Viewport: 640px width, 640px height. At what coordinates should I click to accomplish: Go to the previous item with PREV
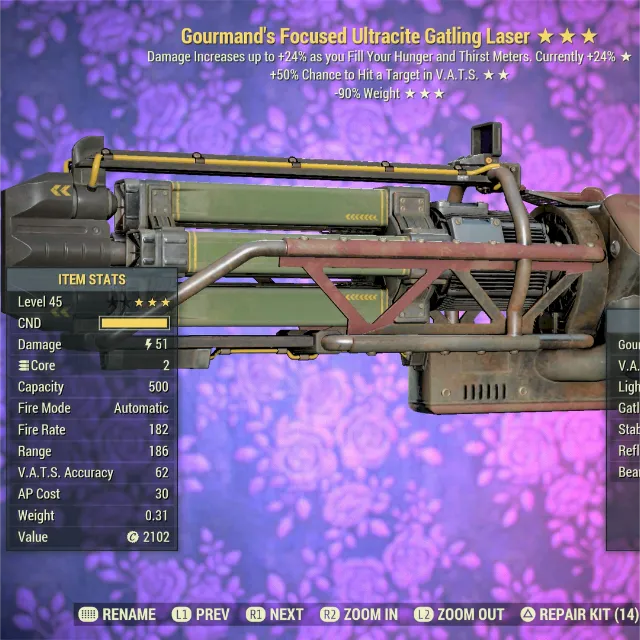coord(200,614)
